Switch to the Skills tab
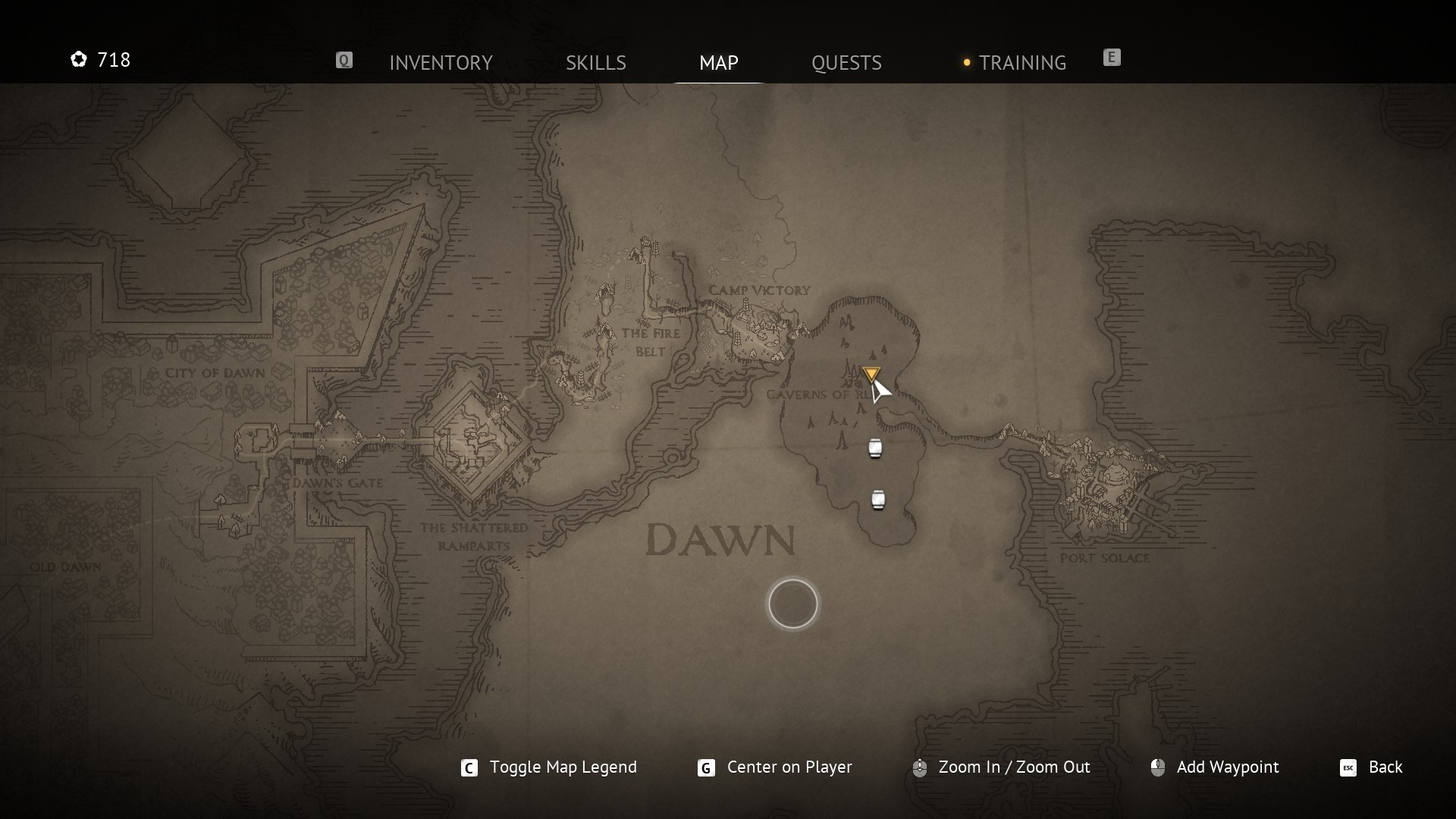Viewport: 1456px width, 819px height. tap(595, 62)
